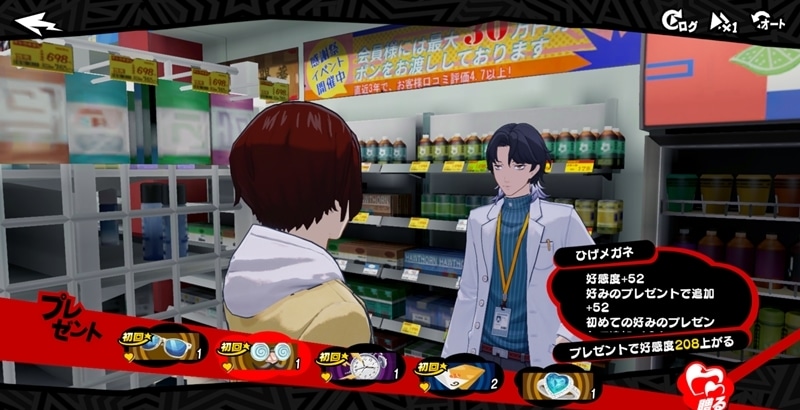Enable auto mode (オート)
Viewport: 800px width, 410px height.
point(768,22)
